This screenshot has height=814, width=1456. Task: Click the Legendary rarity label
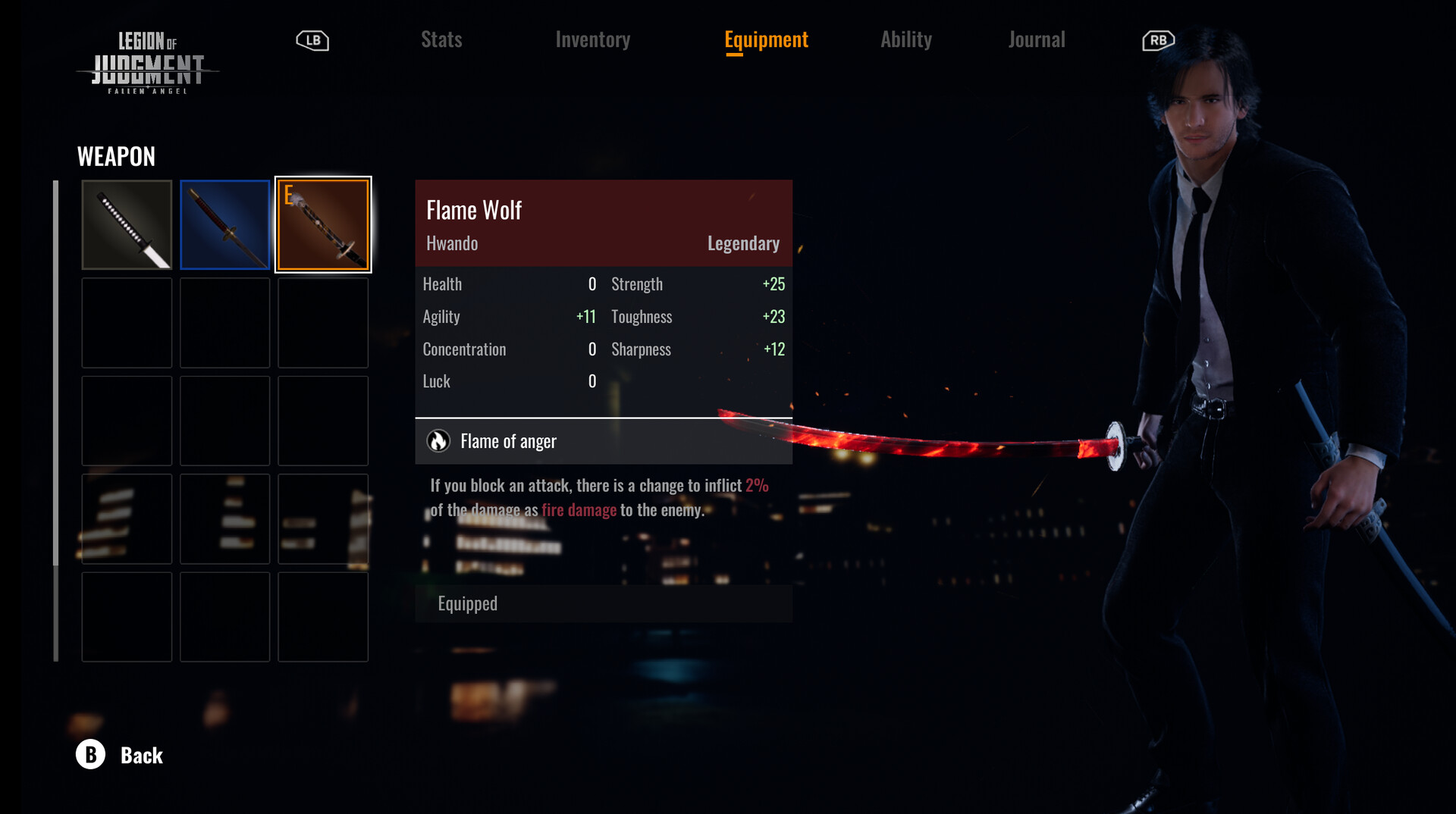pos(742,243)
